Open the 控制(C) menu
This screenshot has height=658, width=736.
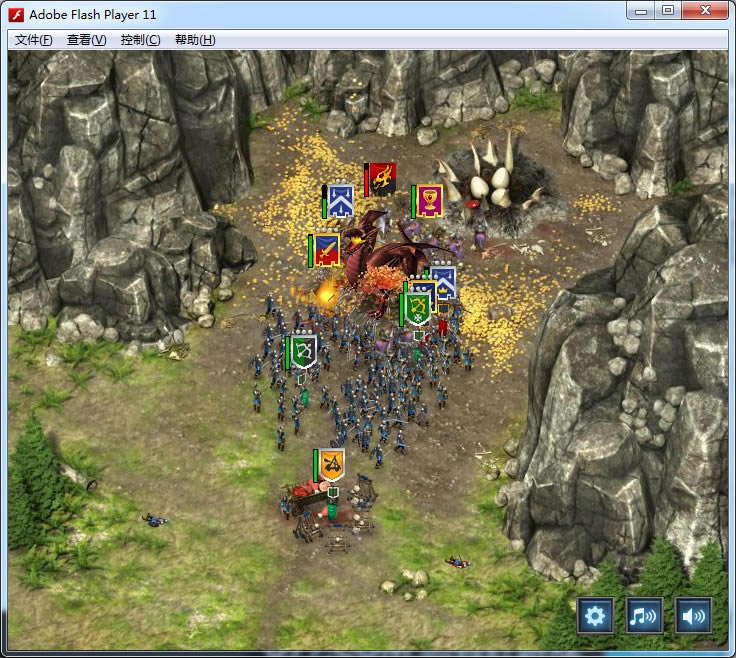click(140, 40)
